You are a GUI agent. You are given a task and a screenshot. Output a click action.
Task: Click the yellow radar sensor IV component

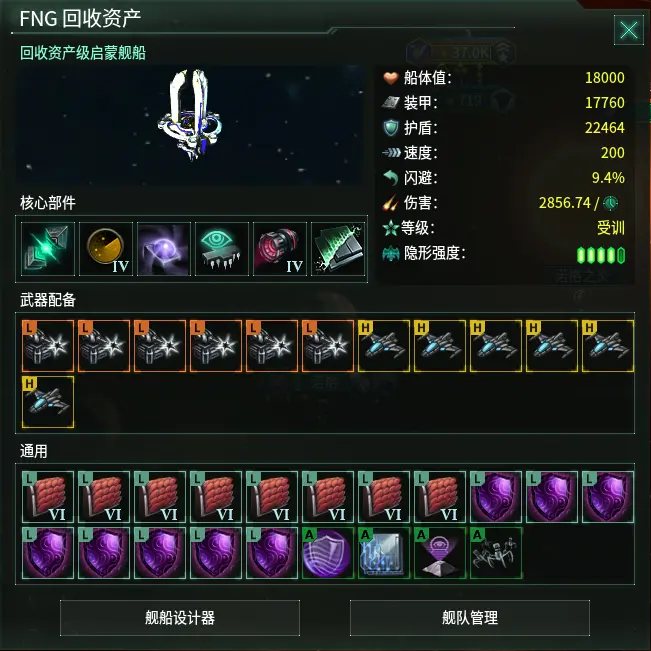click(x=106, y=249)
